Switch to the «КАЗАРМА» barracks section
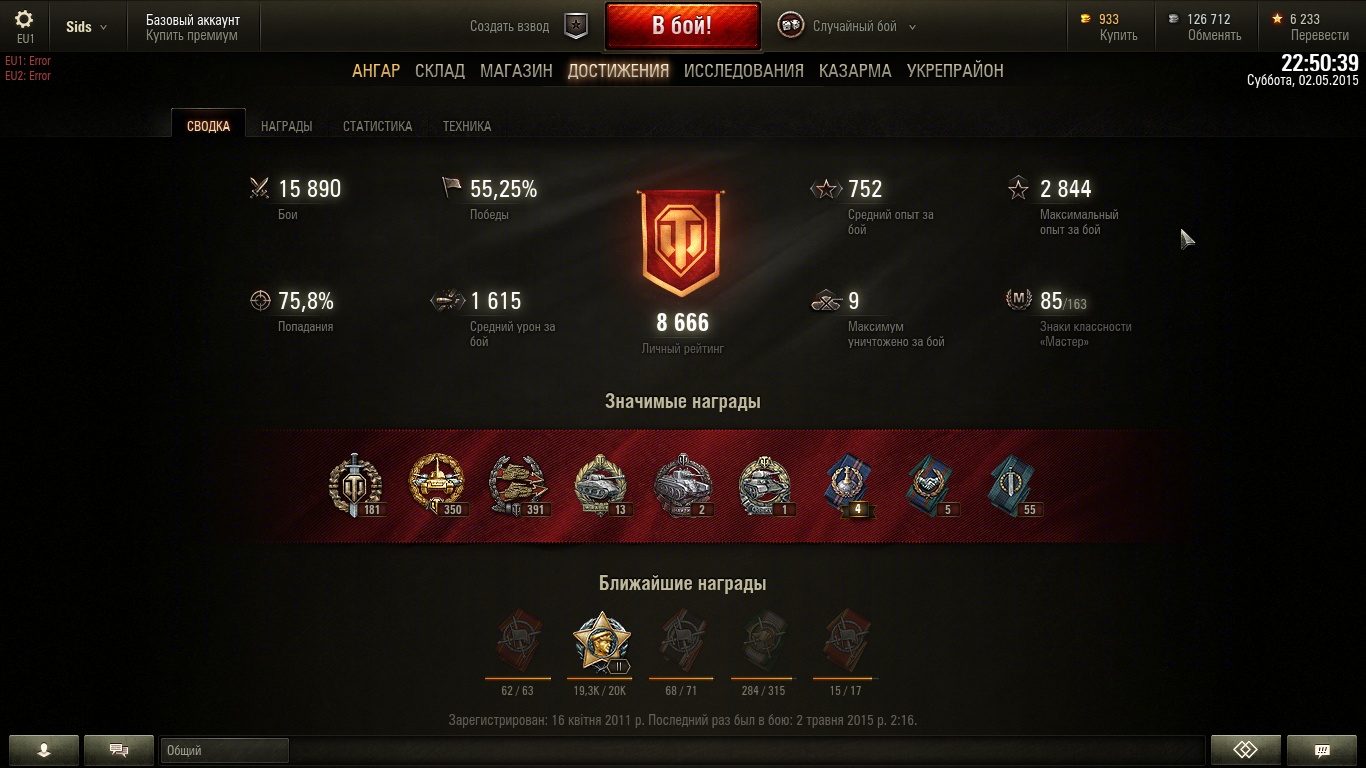The image size is (1366, 768). coord(855,71)
